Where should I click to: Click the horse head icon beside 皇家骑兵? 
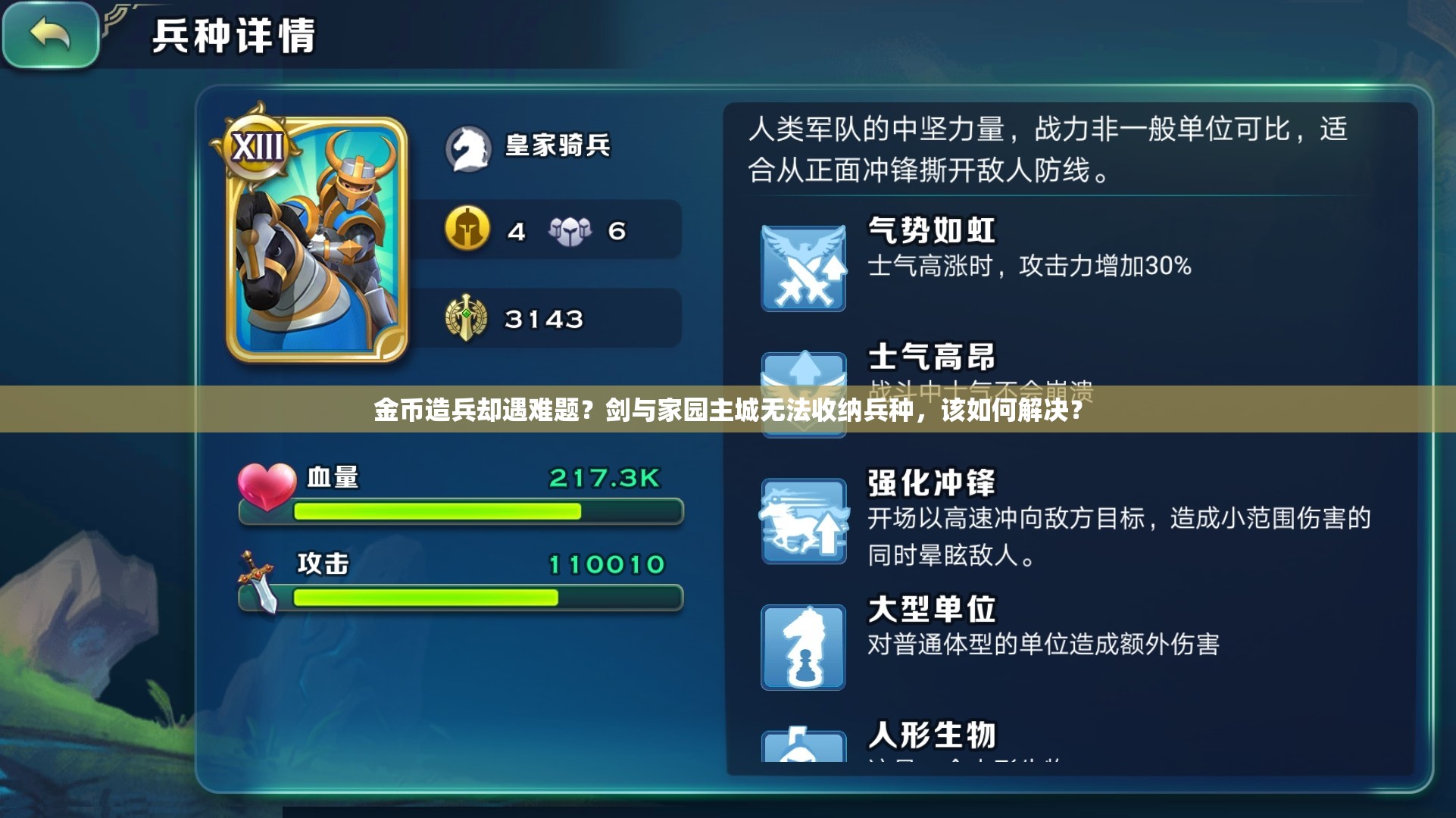click(470, 148)
